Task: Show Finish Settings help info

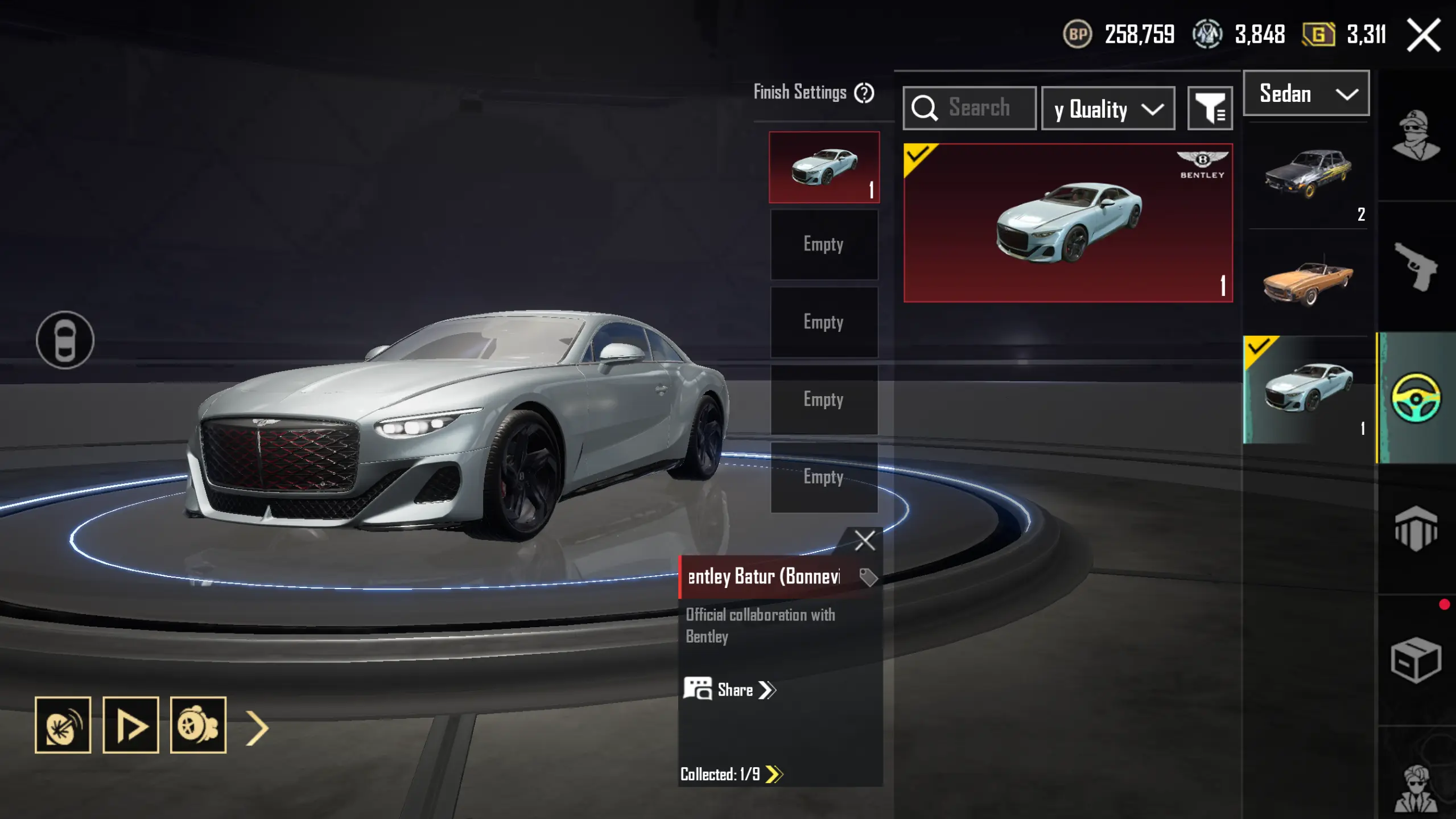Action: pyautogui.click(x=864, y=93)
